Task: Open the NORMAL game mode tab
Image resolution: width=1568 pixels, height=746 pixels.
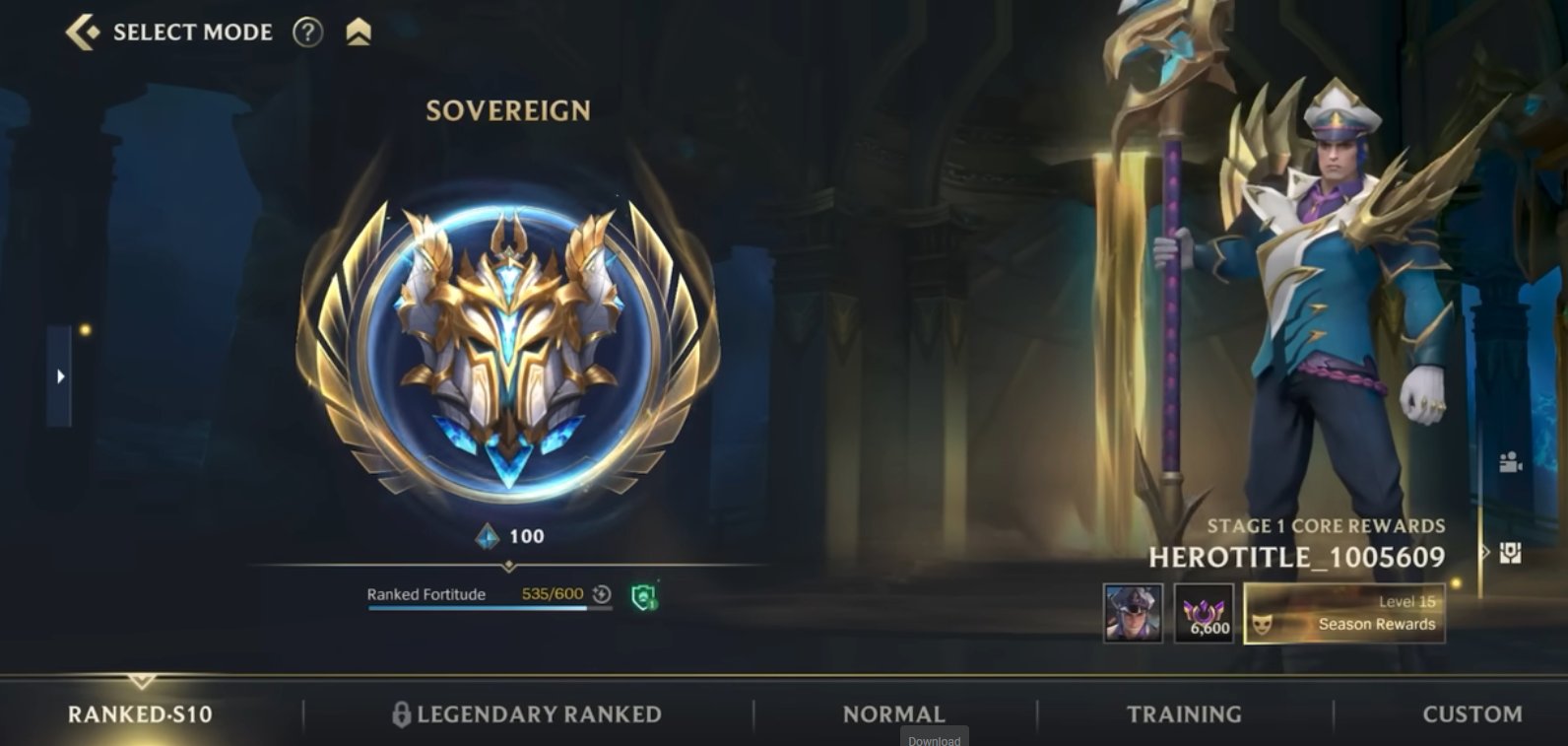Action: click(890, 712)
